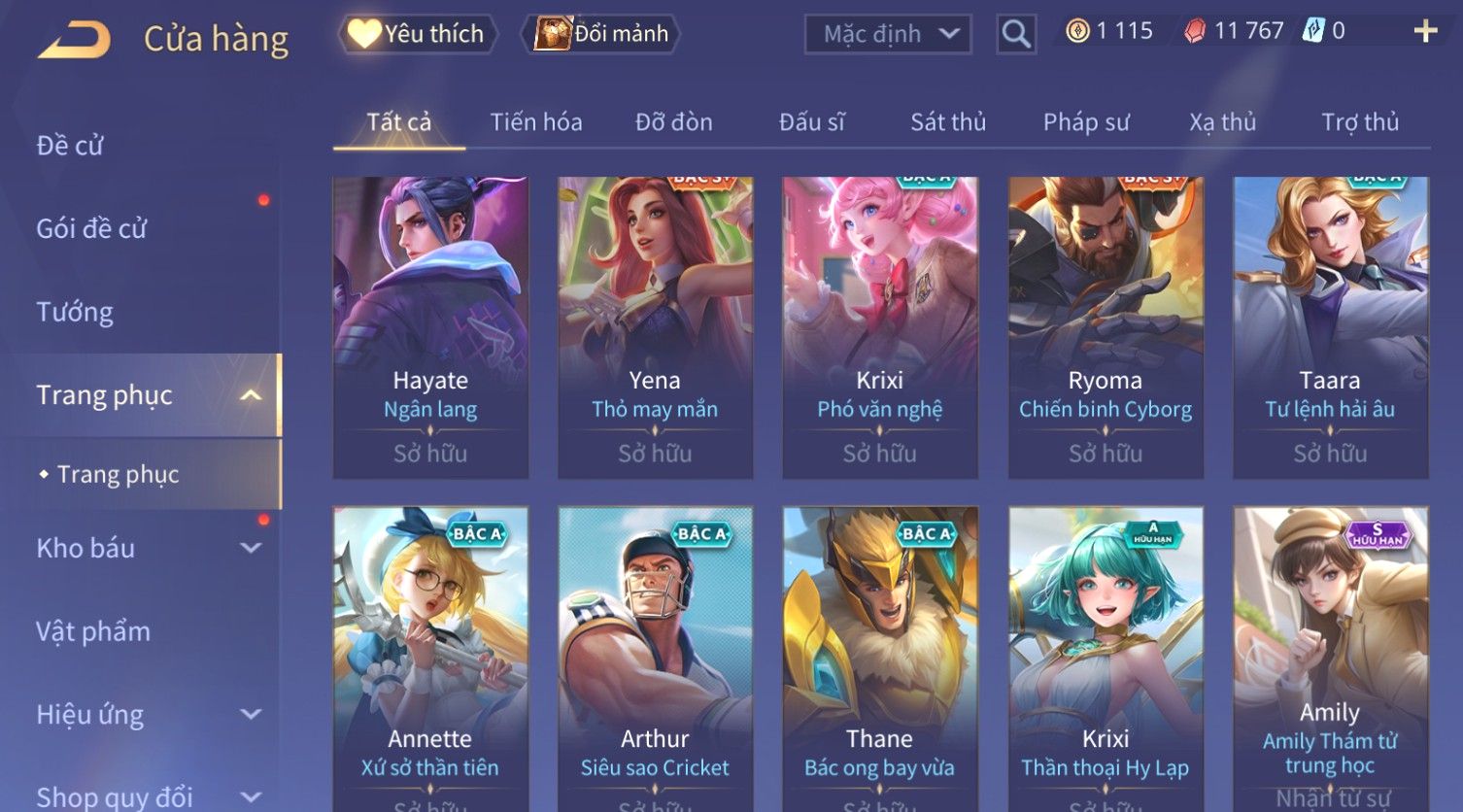Open the Gói đề cử bundles
Viewport: 1463px width, 812px height.
click(x=91, y=229)
